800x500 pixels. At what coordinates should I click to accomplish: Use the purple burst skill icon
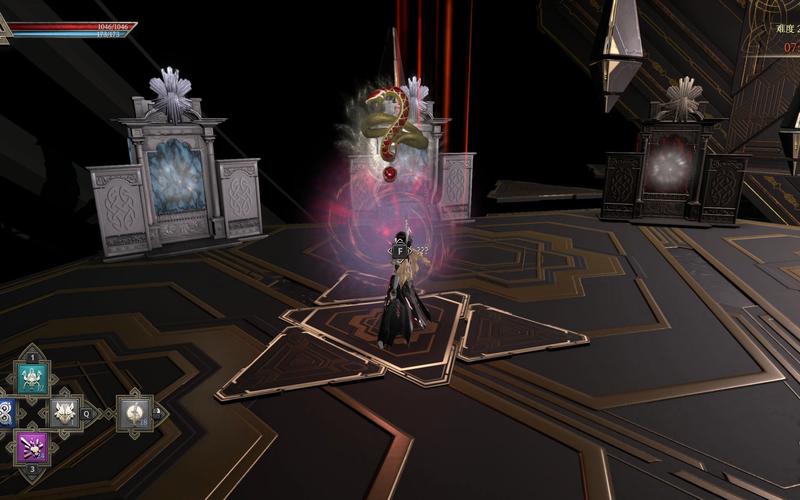tap(31, 446)
